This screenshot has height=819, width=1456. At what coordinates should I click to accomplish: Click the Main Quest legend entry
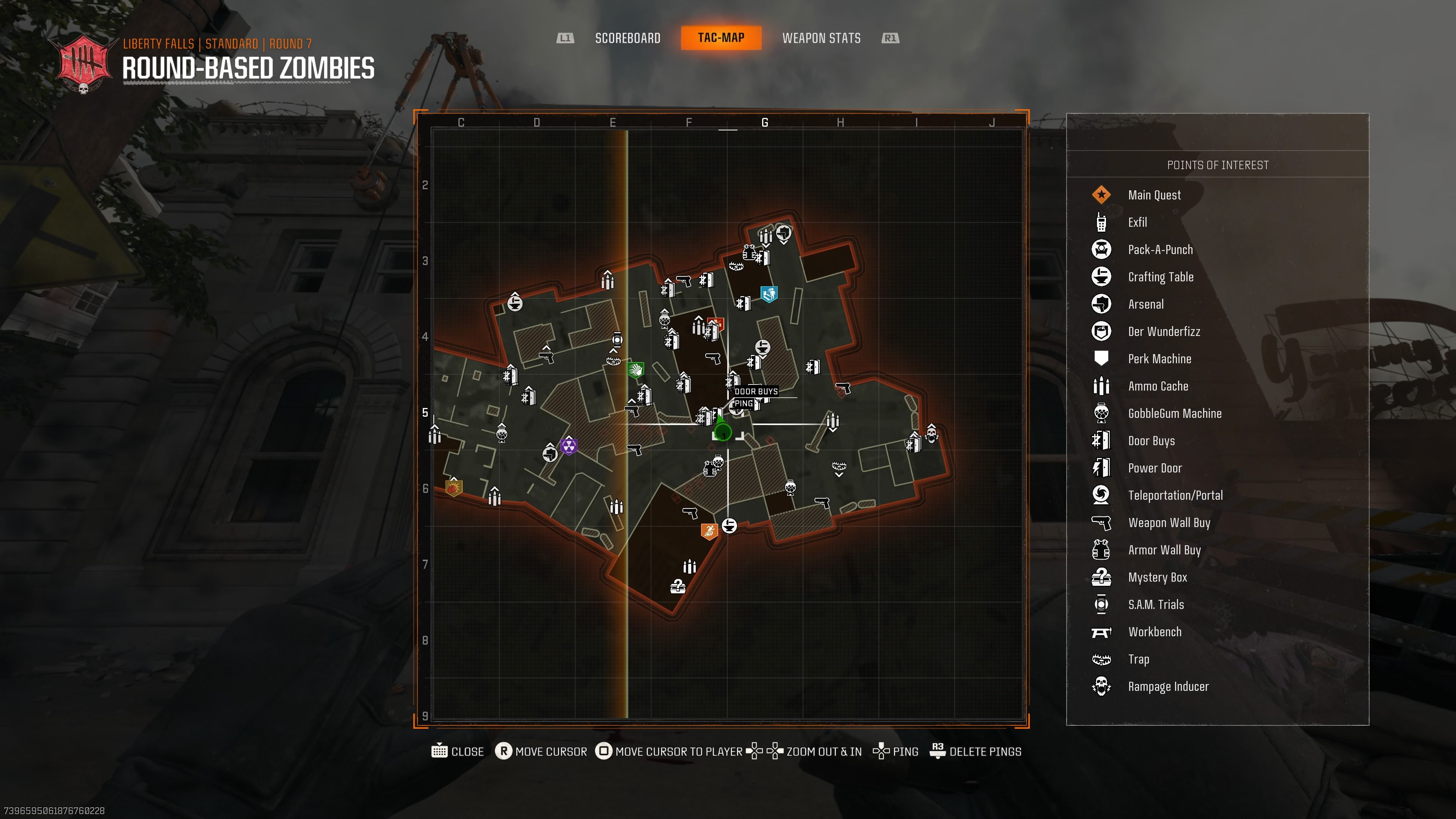[1153, 195]
